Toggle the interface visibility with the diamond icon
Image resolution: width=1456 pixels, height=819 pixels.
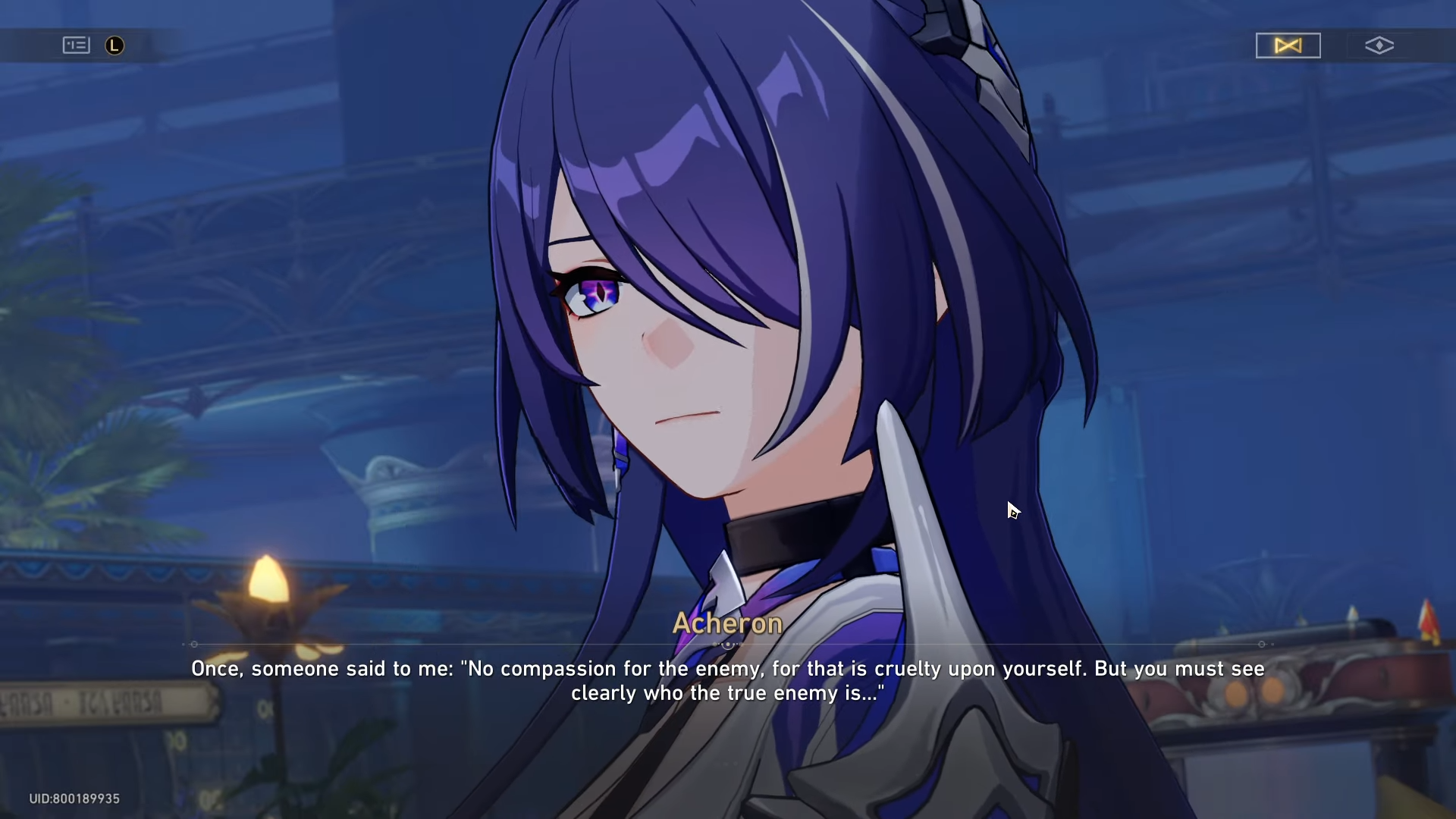click(x=1380, y=45)
